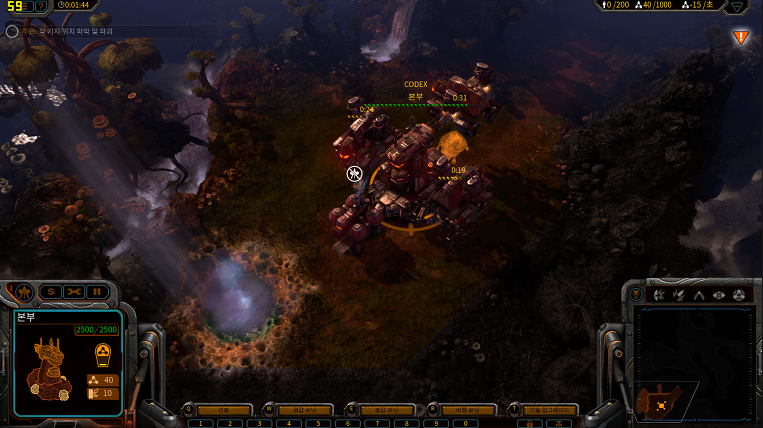Click the question mark help button
The width and height of the screenshot is (763, 428).
pos(40,6)
